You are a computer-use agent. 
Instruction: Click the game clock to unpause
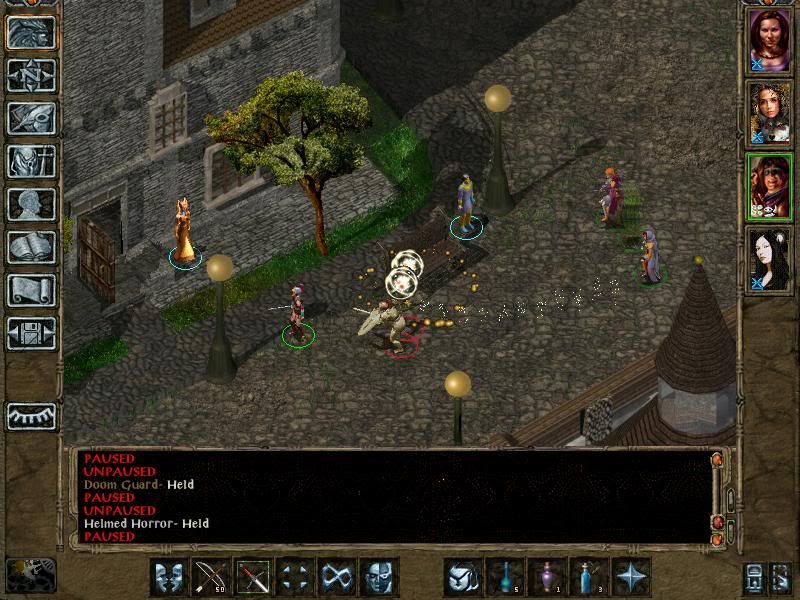(30, 575)
